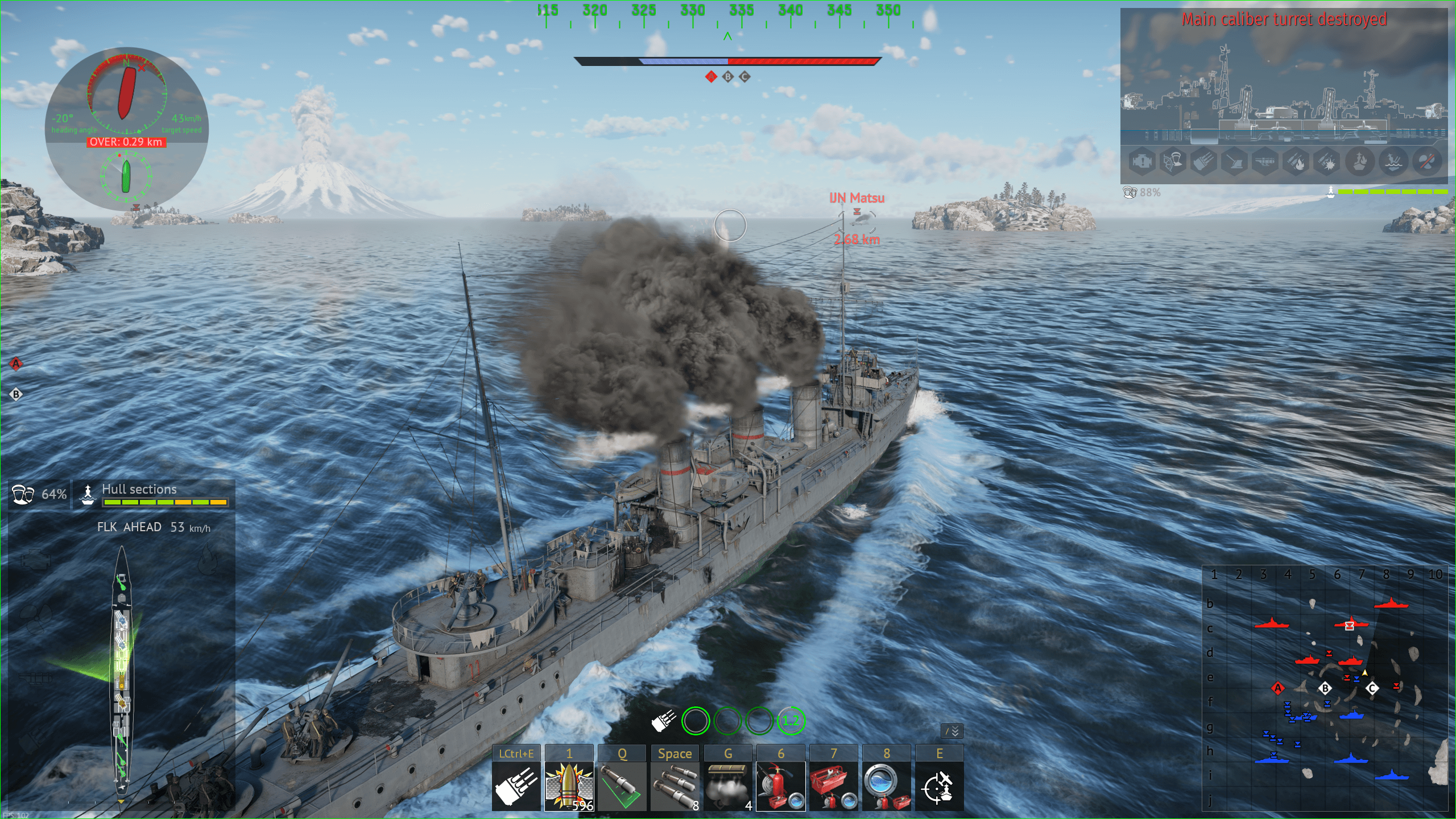Viewport: 1456px width, 819px height.
Task: Click the own-ship damage diagram
Action: pyautogui.click(x=121, y=671)
